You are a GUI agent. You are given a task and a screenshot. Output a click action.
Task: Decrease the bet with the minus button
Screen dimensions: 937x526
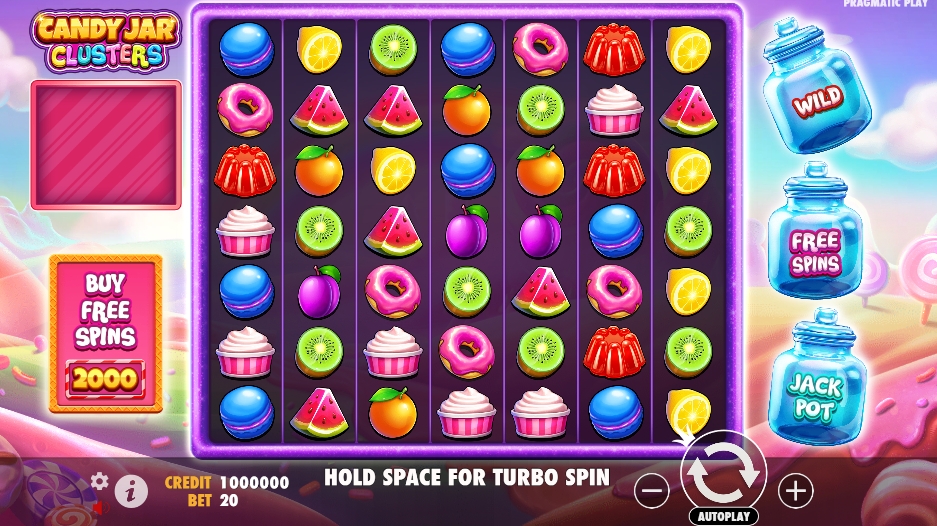tap(652, 490)
